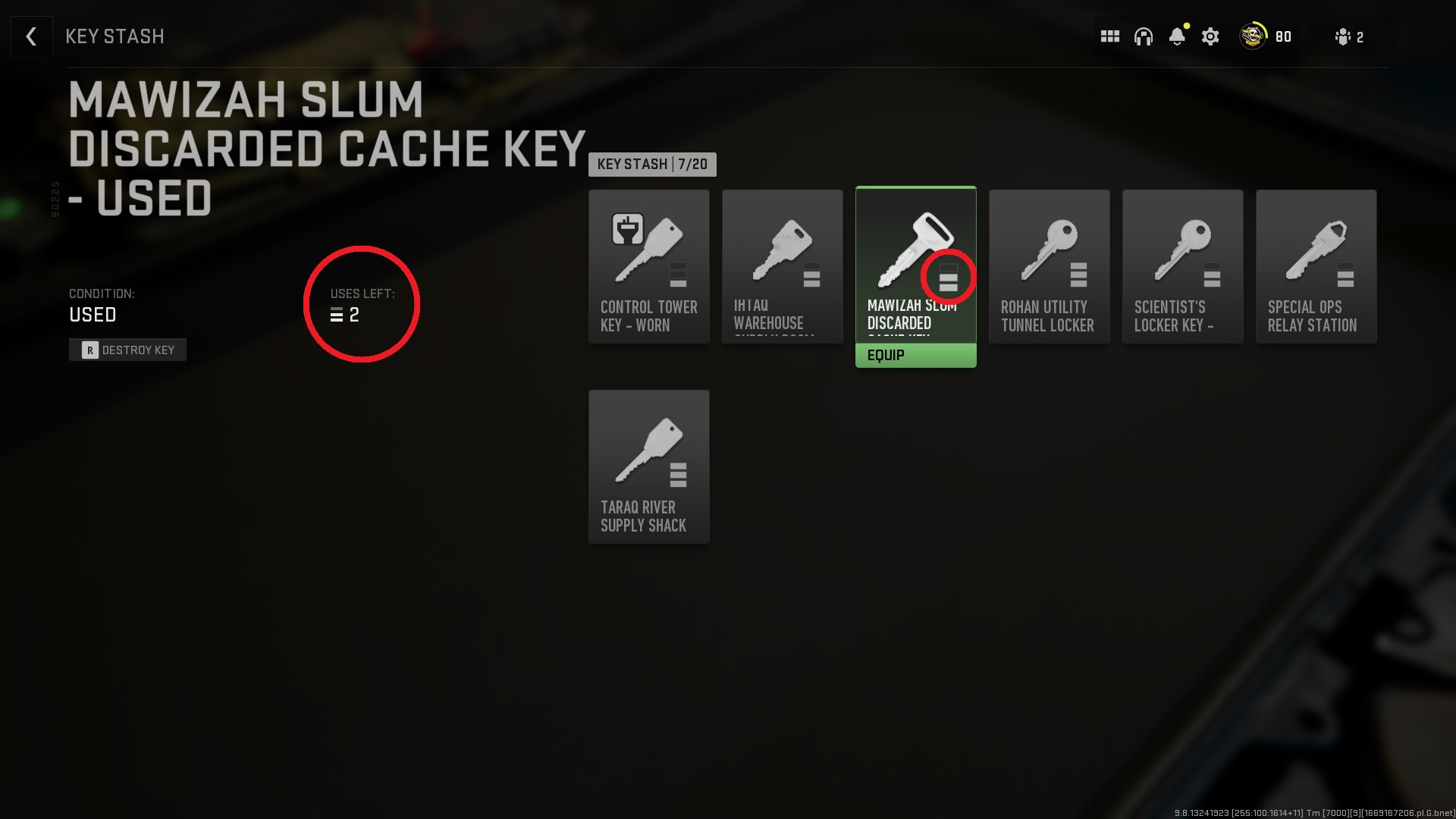
Task: Click the Equip button on the selected key
Action: [915, 354]
